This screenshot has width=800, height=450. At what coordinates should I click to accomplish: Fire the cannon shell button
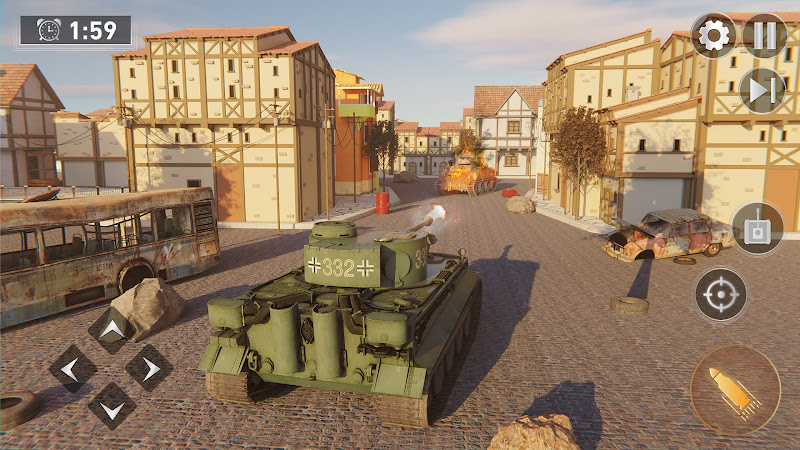pos(735,390)
